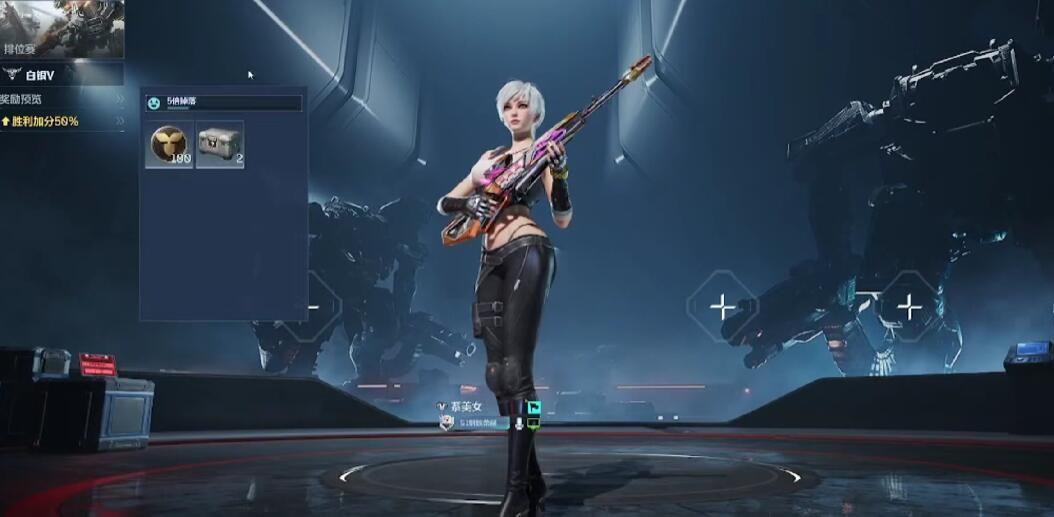
Task: Toggle the microphone icon beside the player
Action: 518,424
